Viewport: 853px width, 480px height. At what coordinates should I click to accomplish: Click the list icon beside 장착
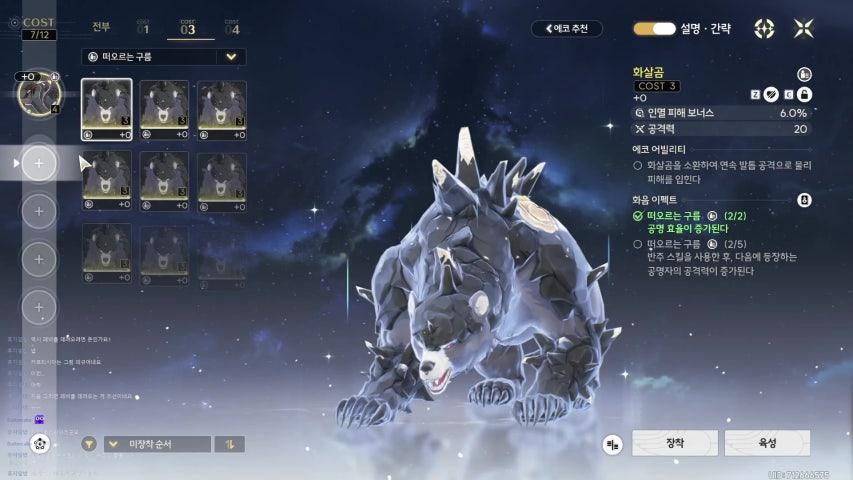click(x=613, y=443)
